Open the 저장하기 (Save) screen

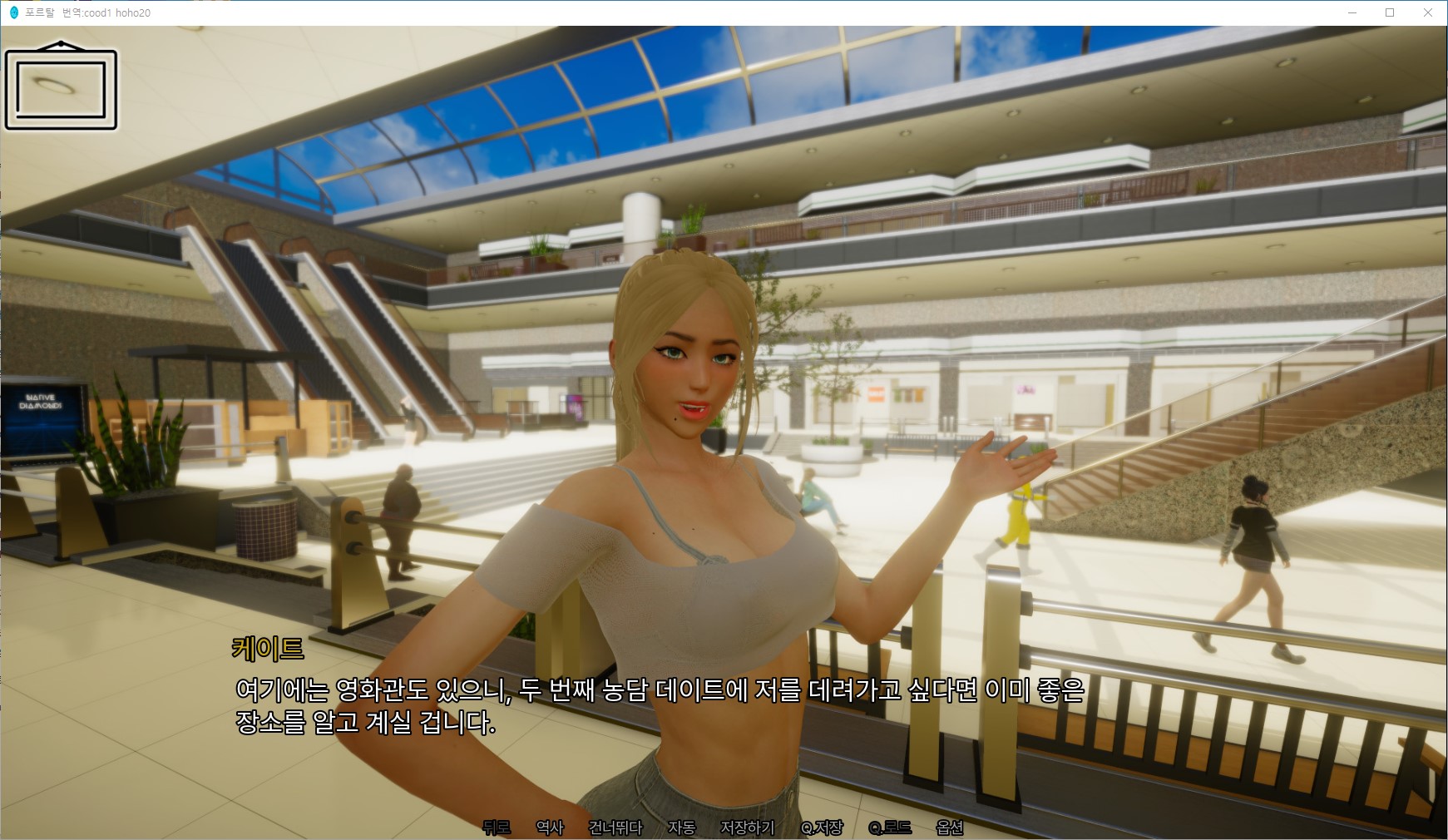click(748, 828)
